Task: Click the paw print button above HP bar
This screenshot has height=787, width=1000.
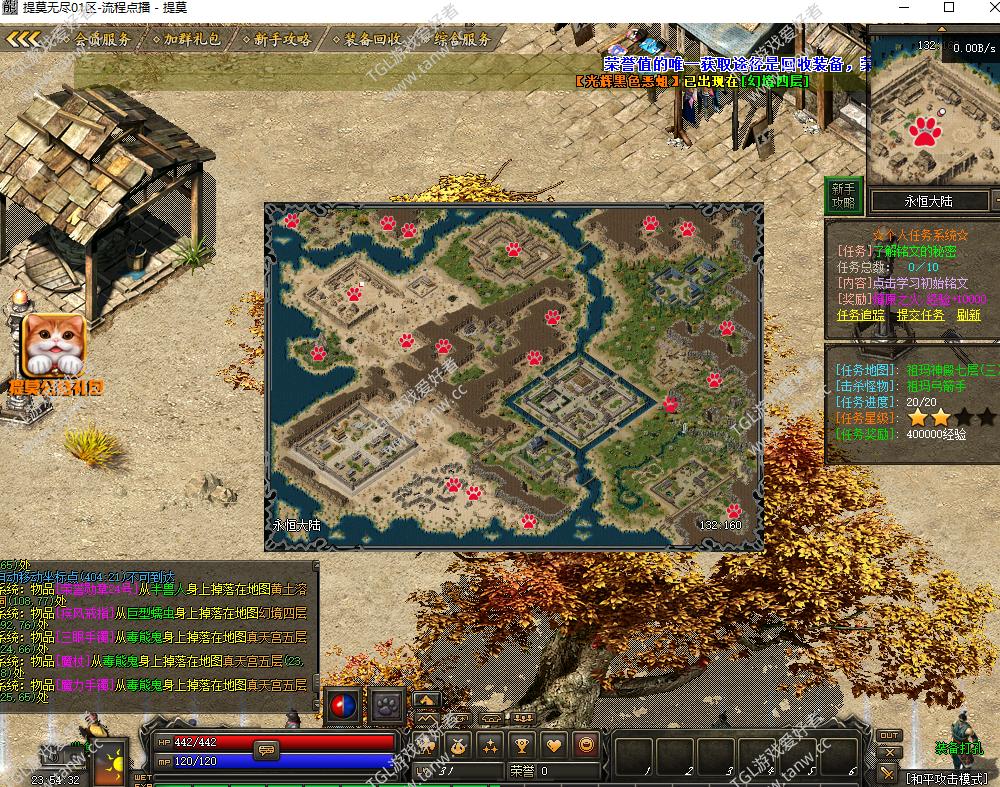Action: 388,704
